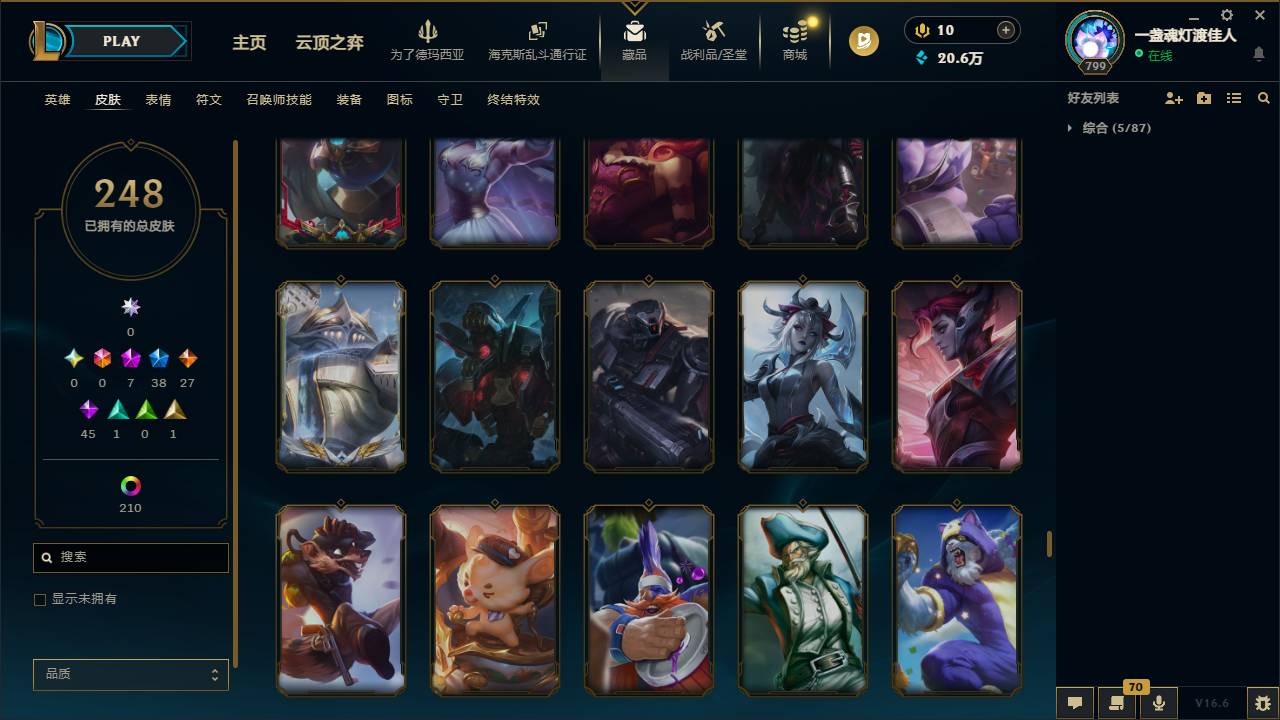Click the PLAY button
This screenshot has width=1280, height=720.
121,41
